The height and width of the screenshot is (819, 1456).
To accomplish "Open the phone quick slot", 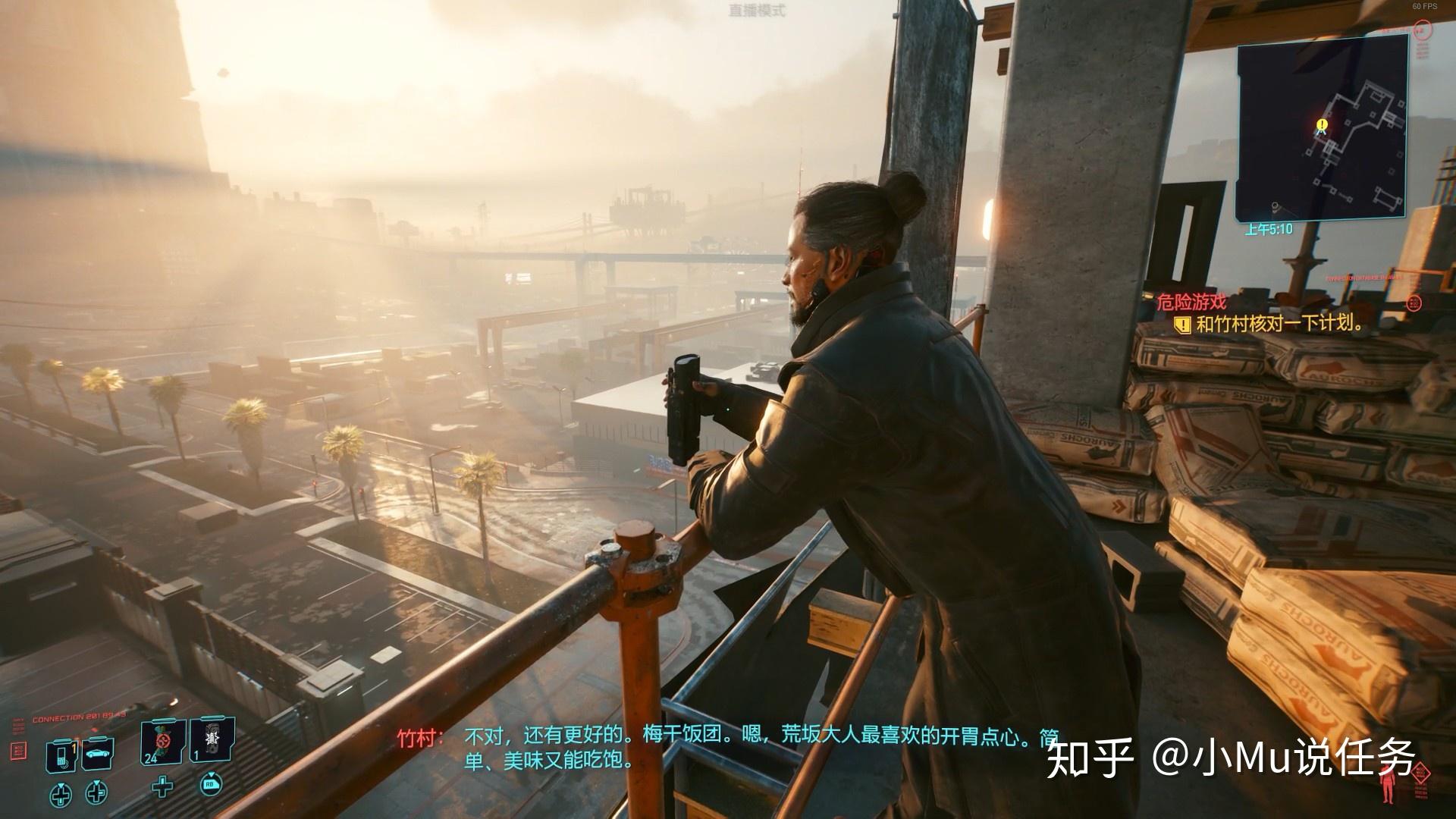I will click(x=61, y=755).
